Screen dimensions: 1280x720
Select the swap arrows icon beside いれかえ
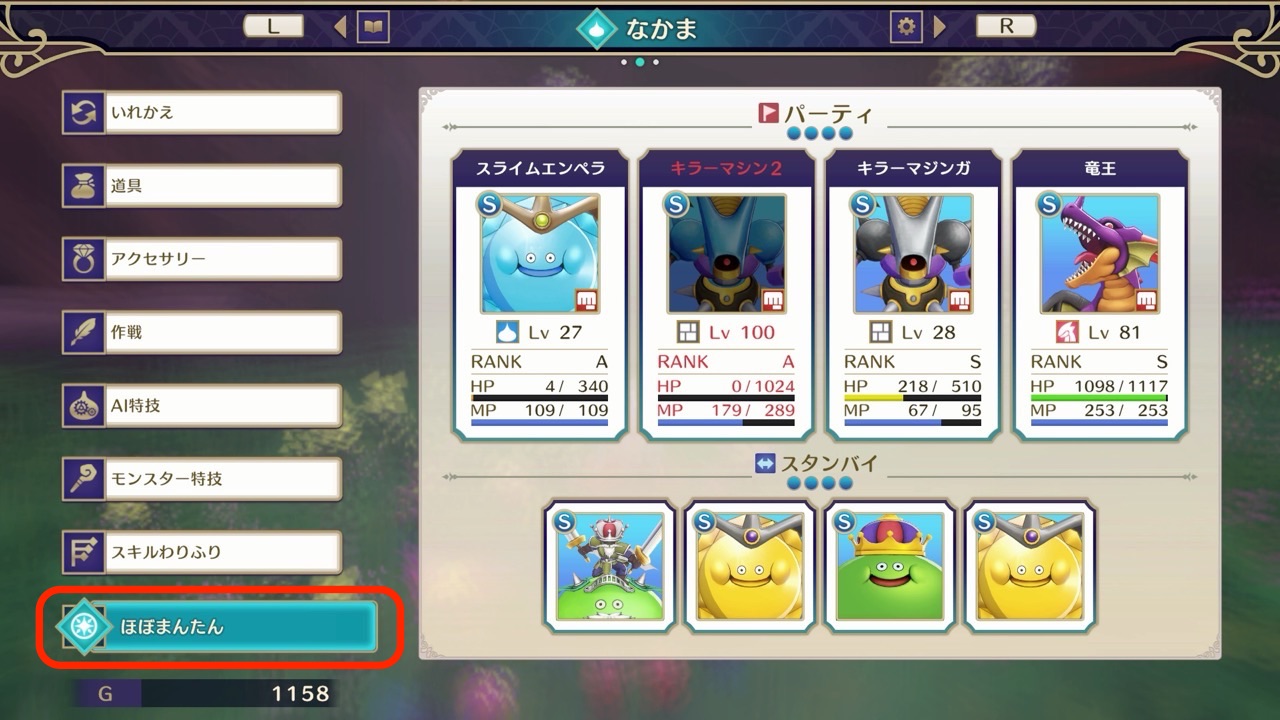pyautogui.click(x=85, y=112)
